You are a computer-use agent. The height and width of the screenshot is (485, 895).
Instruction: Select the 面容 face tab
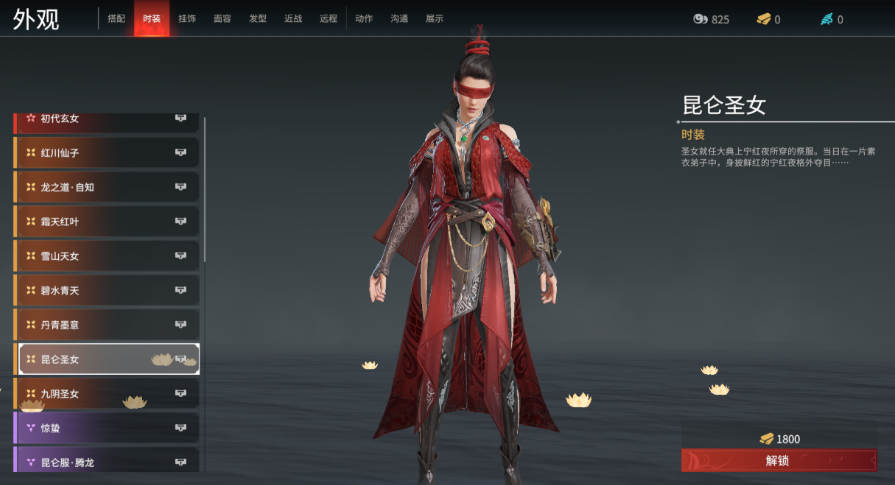point(222,19)
